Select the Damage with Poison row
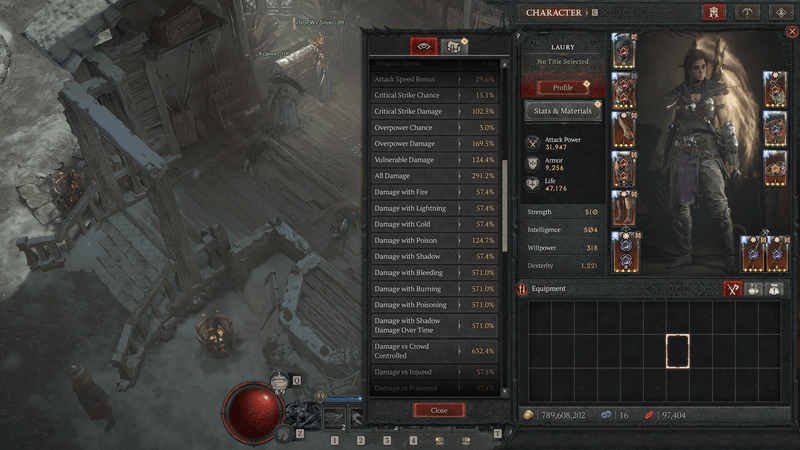This screenshot has width=800, height=450. point(435,240)
